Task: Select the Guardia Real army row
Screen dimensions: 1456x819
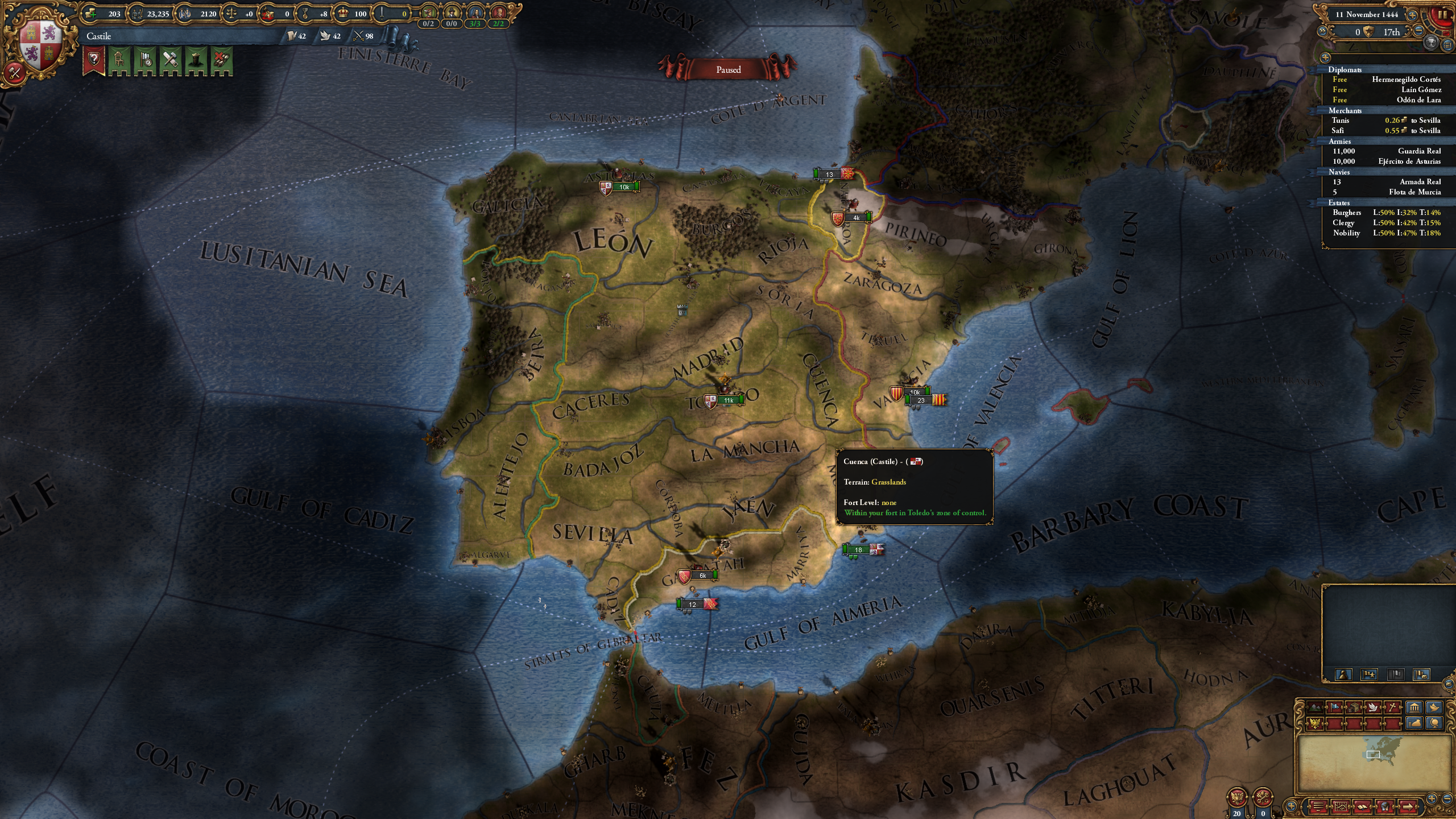Action: pyautogui.click(x=1387, y=151)
